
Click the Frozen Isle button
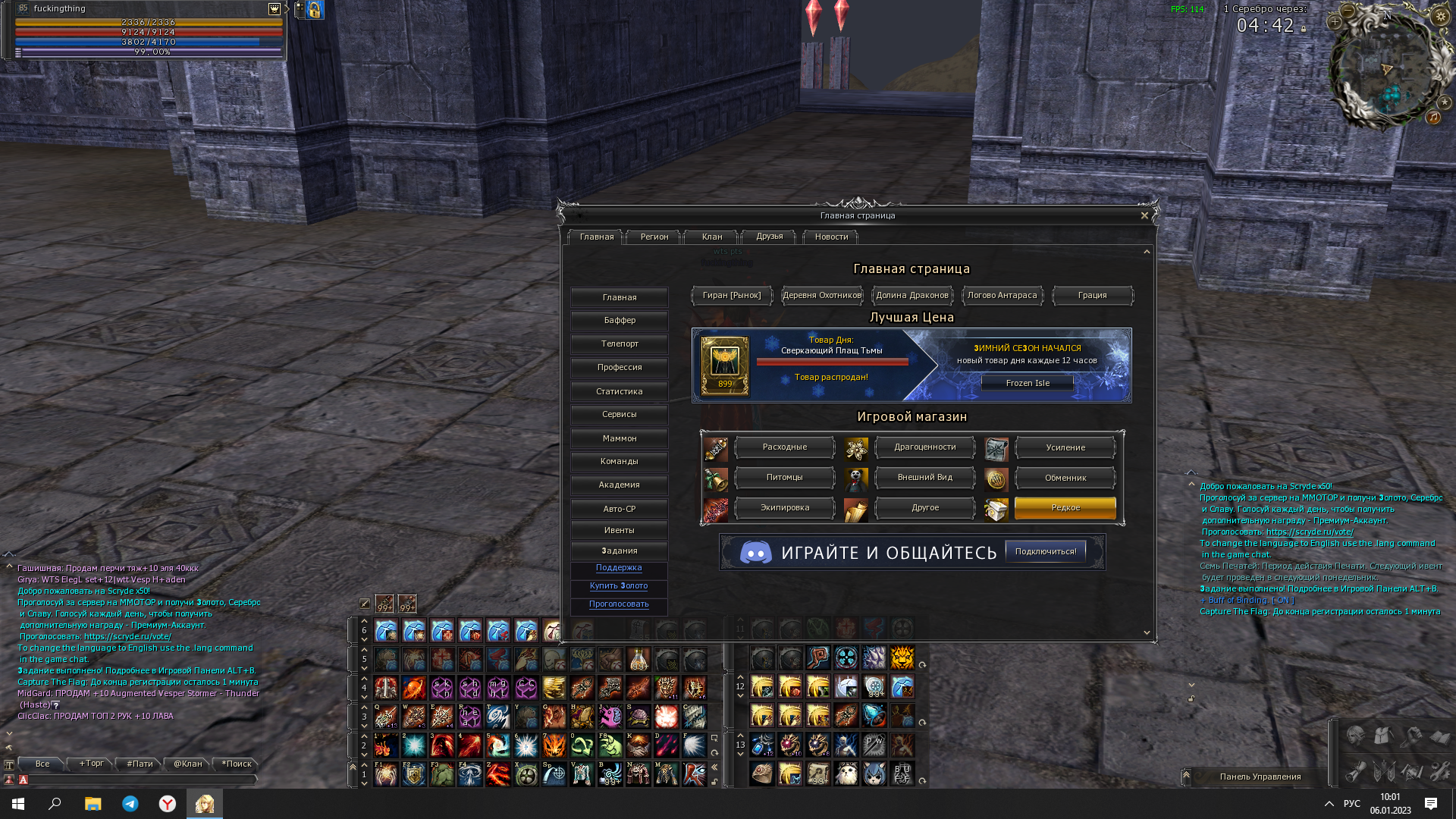(1028, 384)
